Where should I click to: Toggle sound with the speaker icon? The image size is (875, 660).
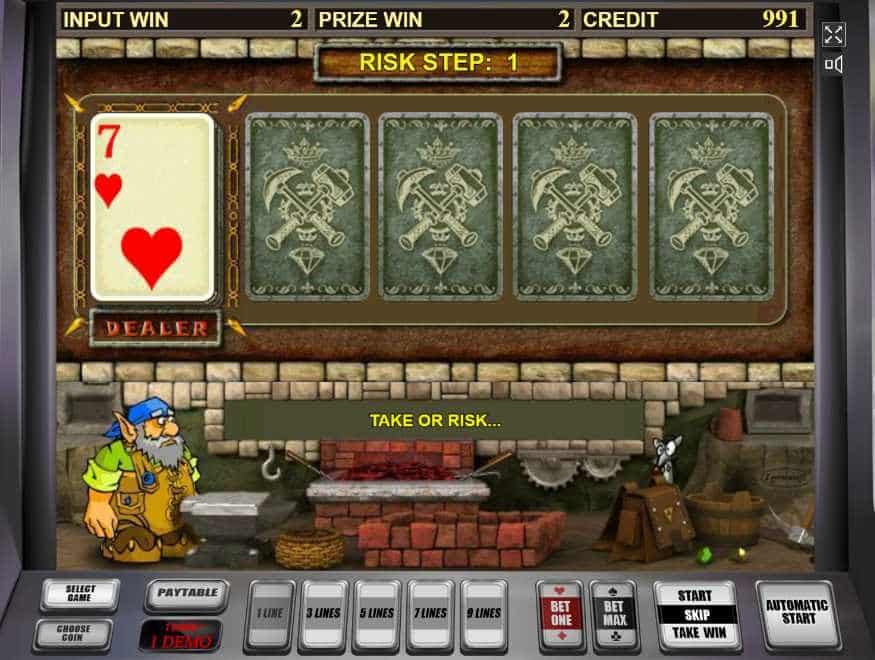point(833,65)
